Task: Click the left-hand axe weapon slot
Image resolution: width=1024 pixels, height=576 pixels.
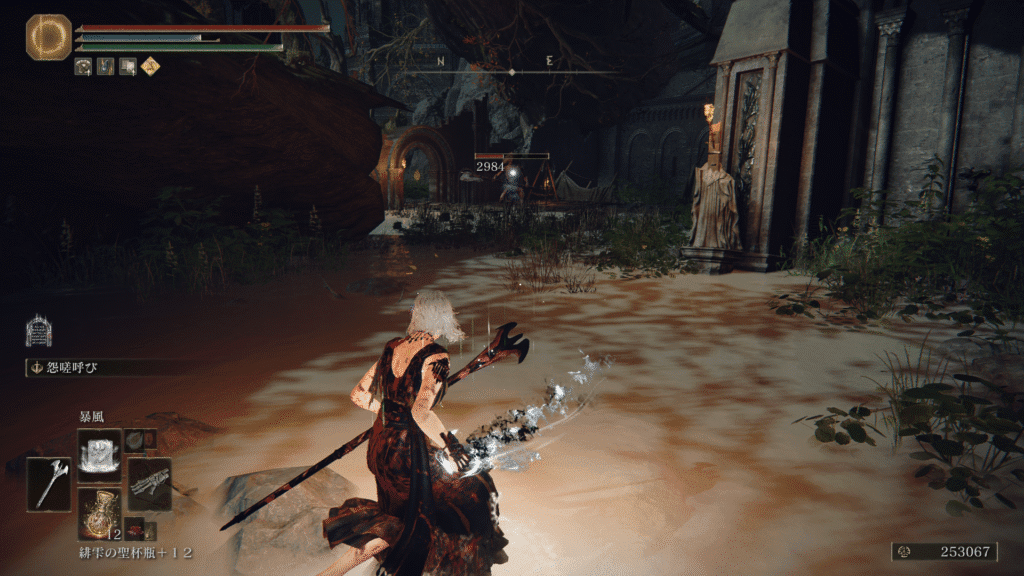Action: pyautogui.click(x=48, y=484)
